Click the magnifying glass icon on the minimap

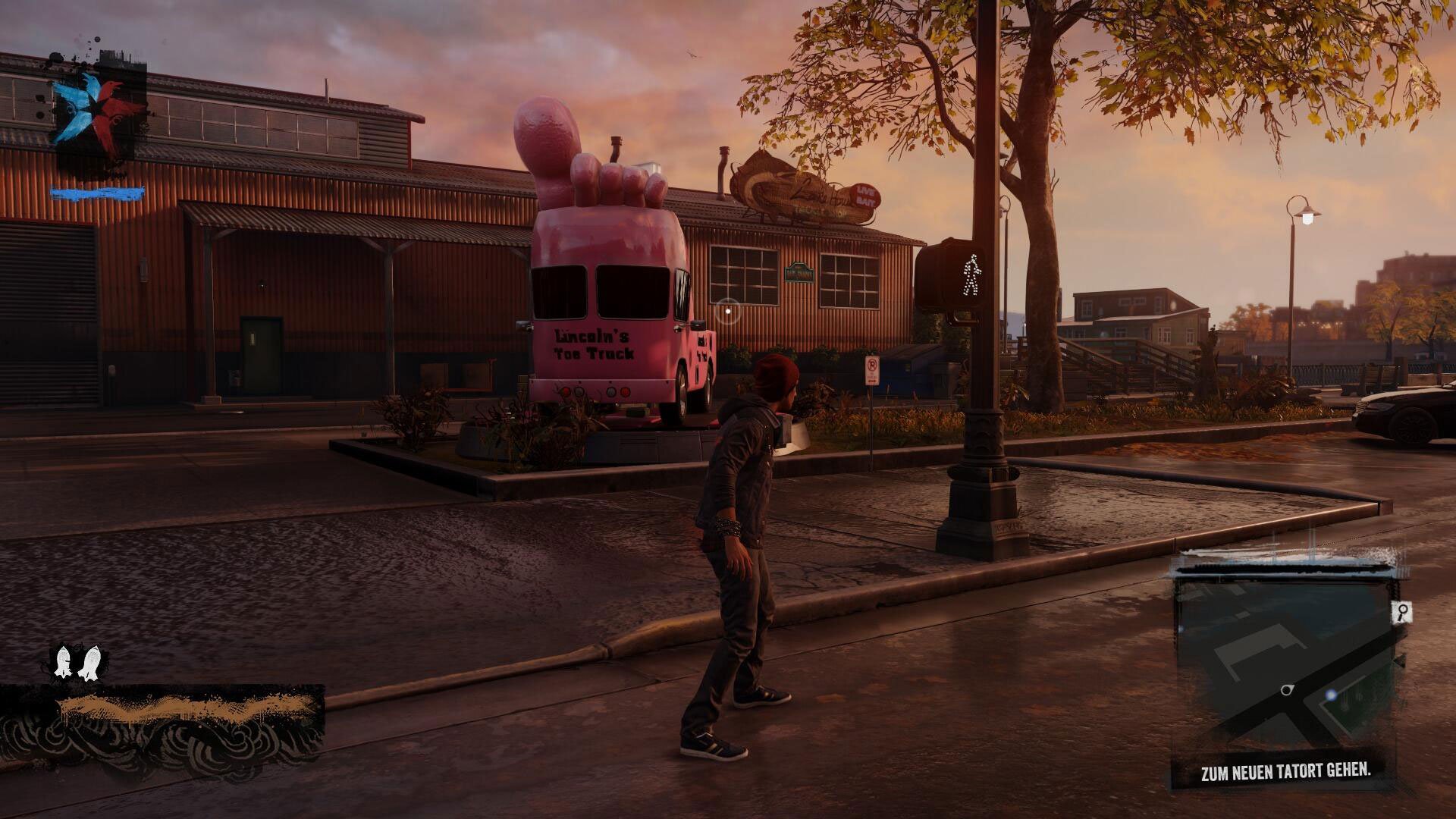[x=1403, y=611]
